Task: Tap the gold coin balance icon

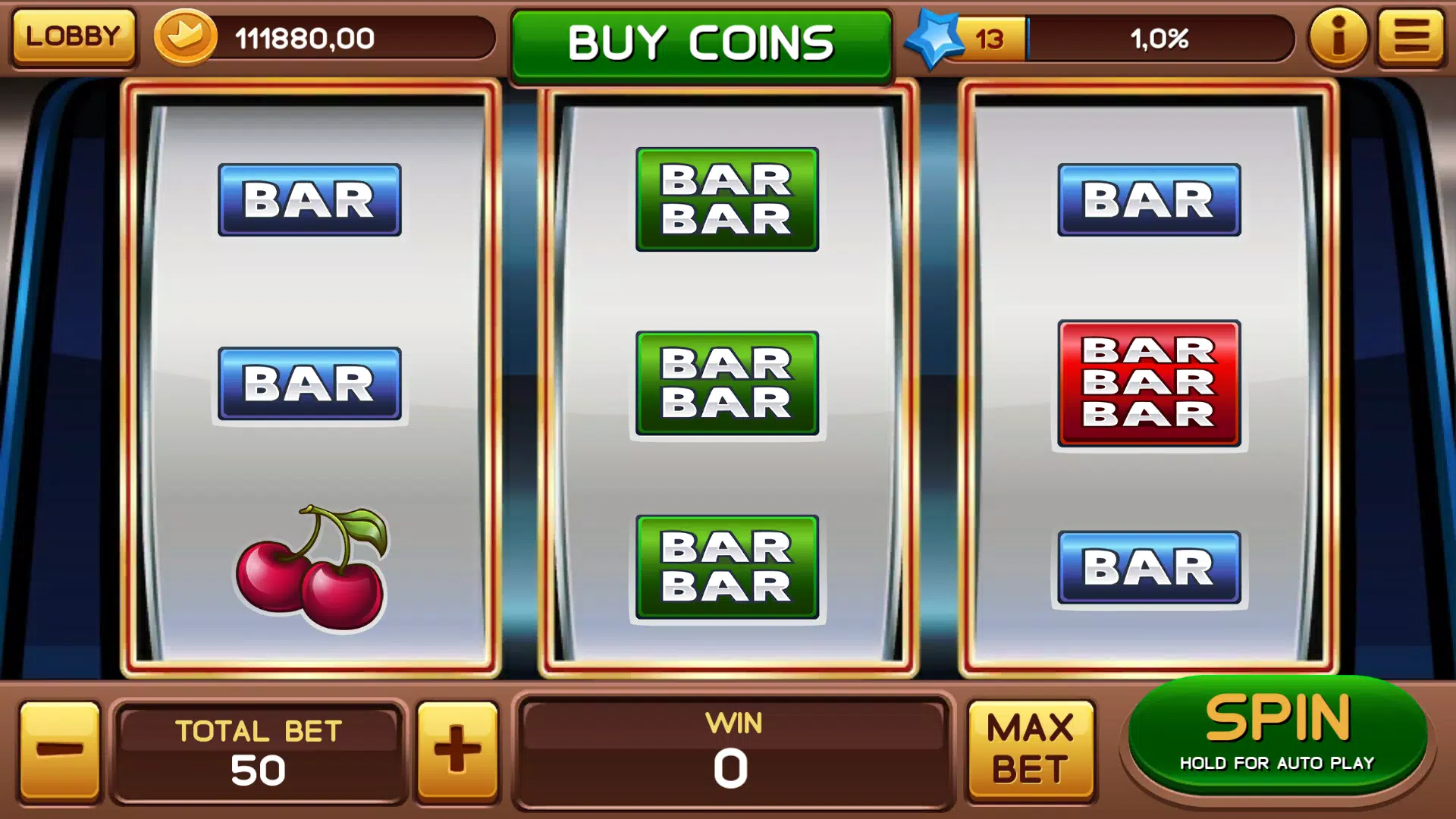Action: tap(185, 36)
